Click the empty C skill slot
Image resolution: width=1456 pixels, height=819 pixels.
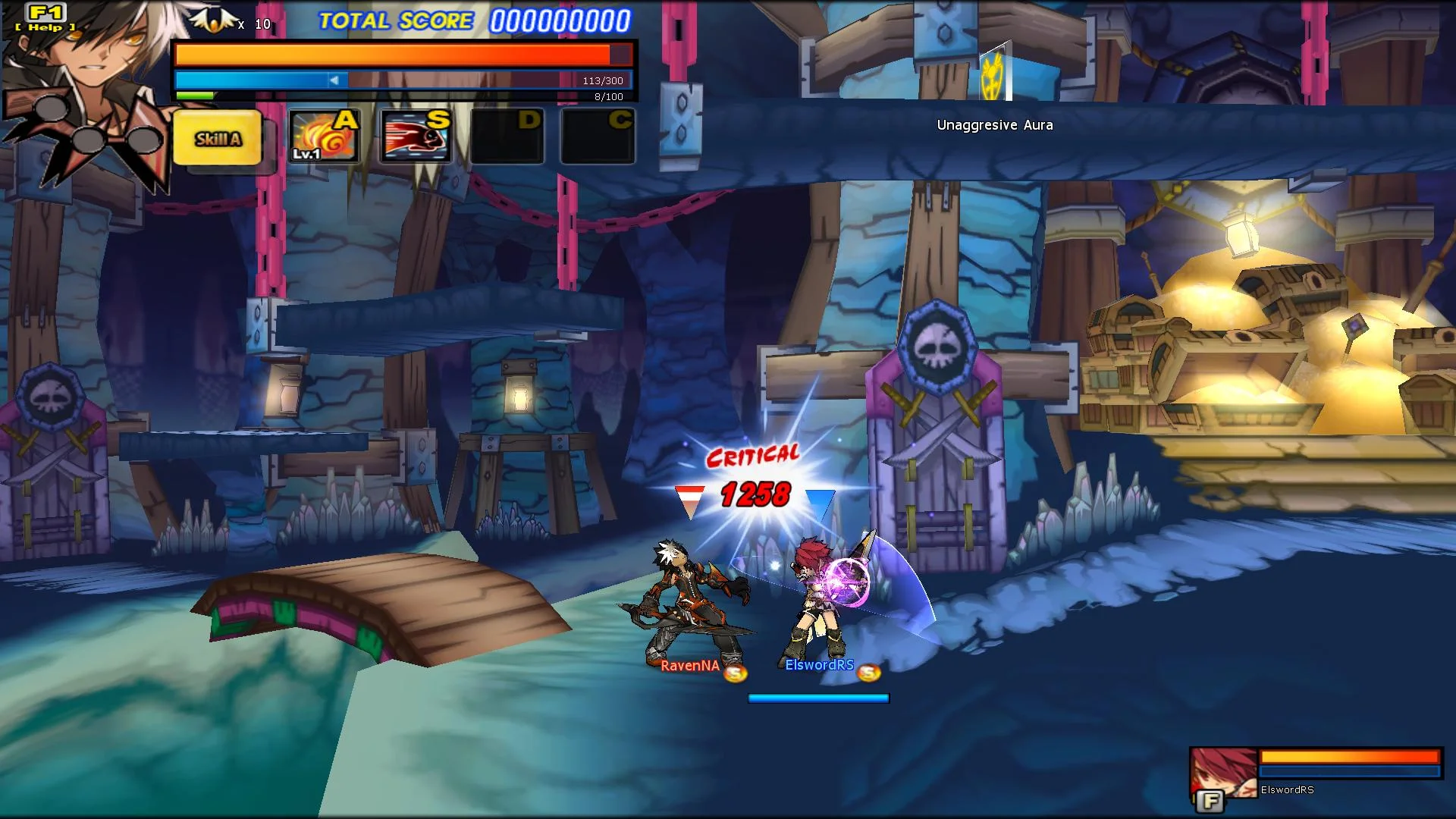pos(598,135)
